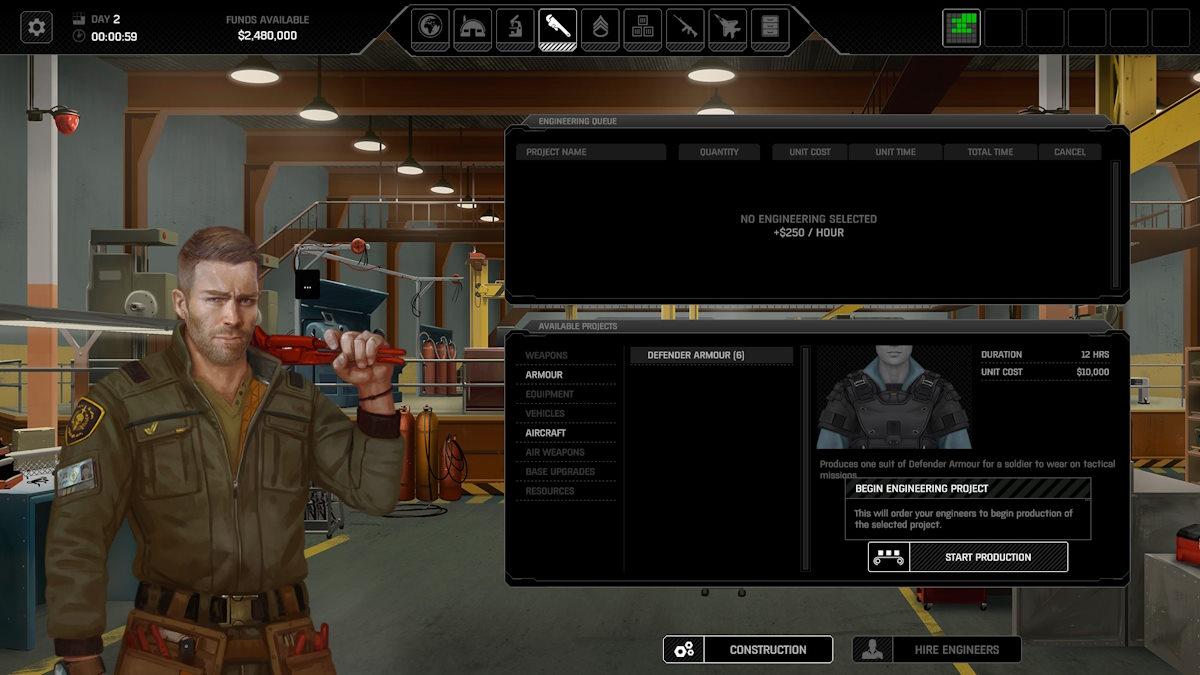Select Defender Armour project row
Screen dimensions: 1200x675
(710, 355)
